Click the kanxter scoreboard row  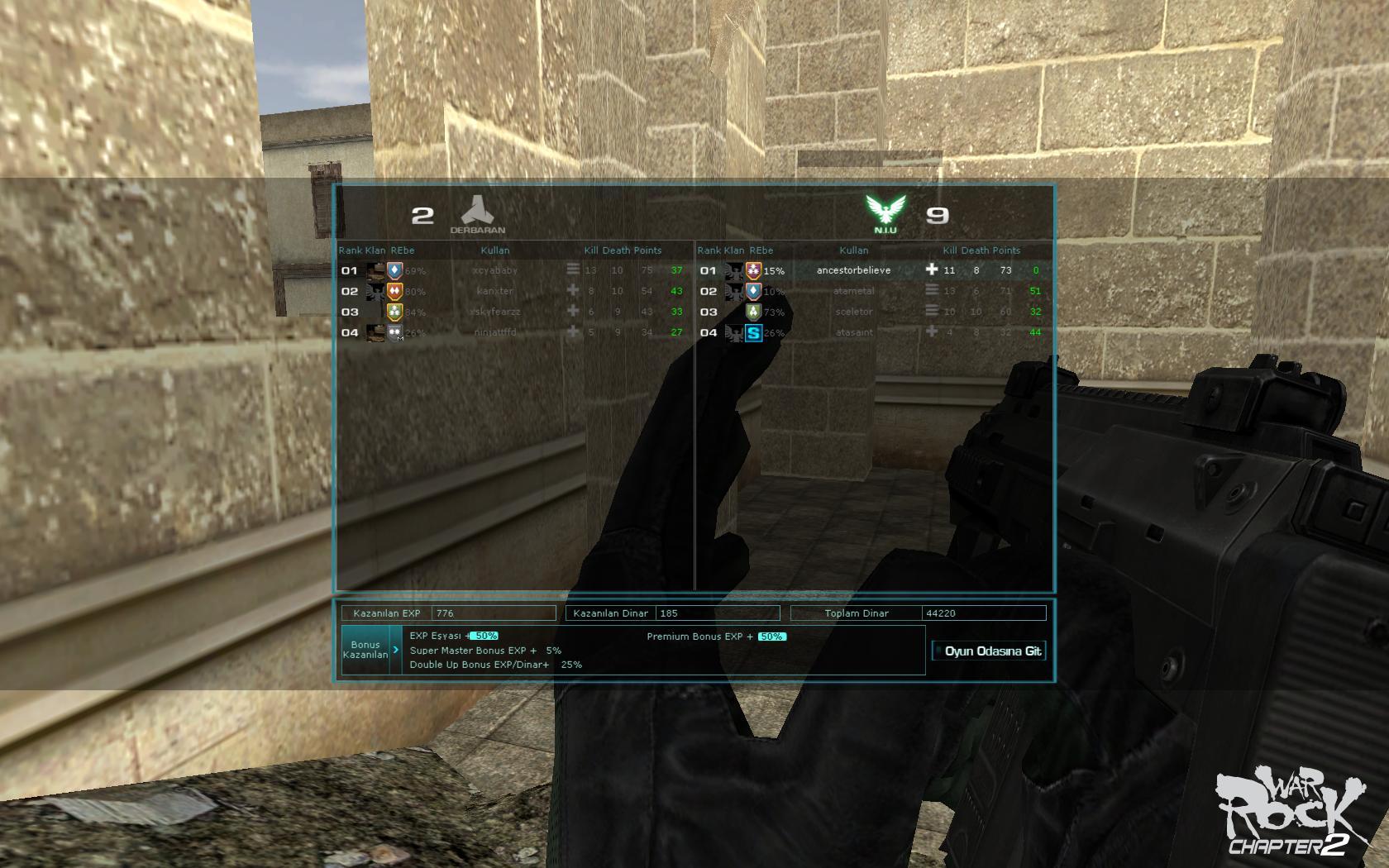495,291
